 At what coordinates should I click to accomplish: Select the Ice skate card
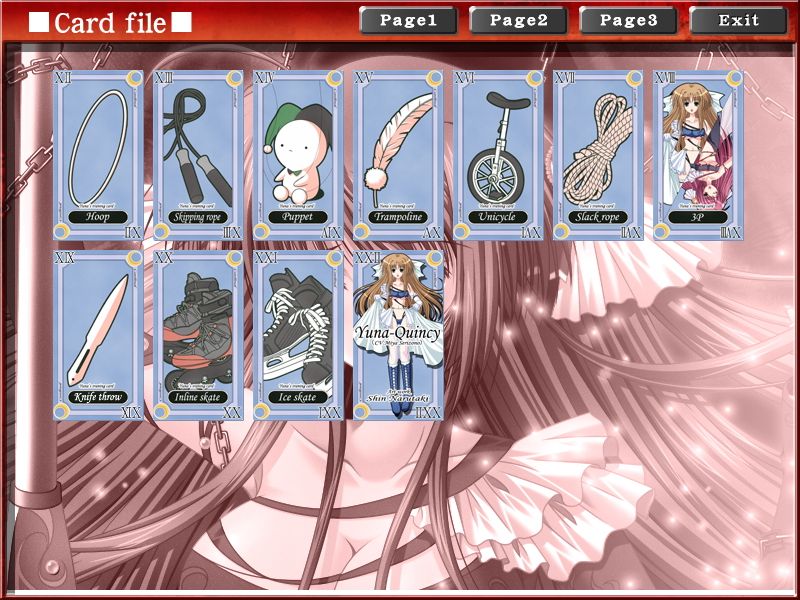click(298, 335)
